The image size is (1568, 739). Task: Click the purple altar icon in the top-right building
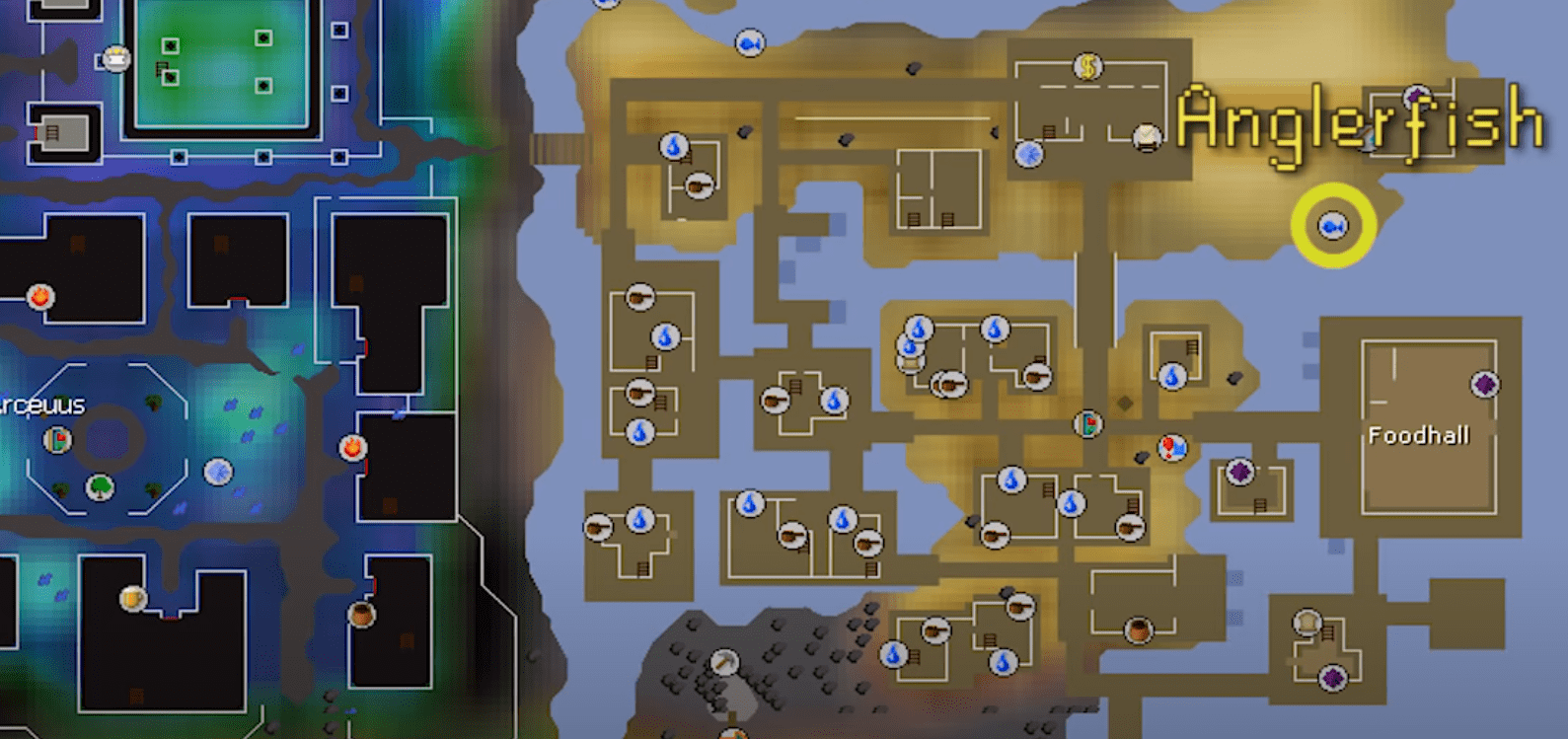[x=1418, y=97]
